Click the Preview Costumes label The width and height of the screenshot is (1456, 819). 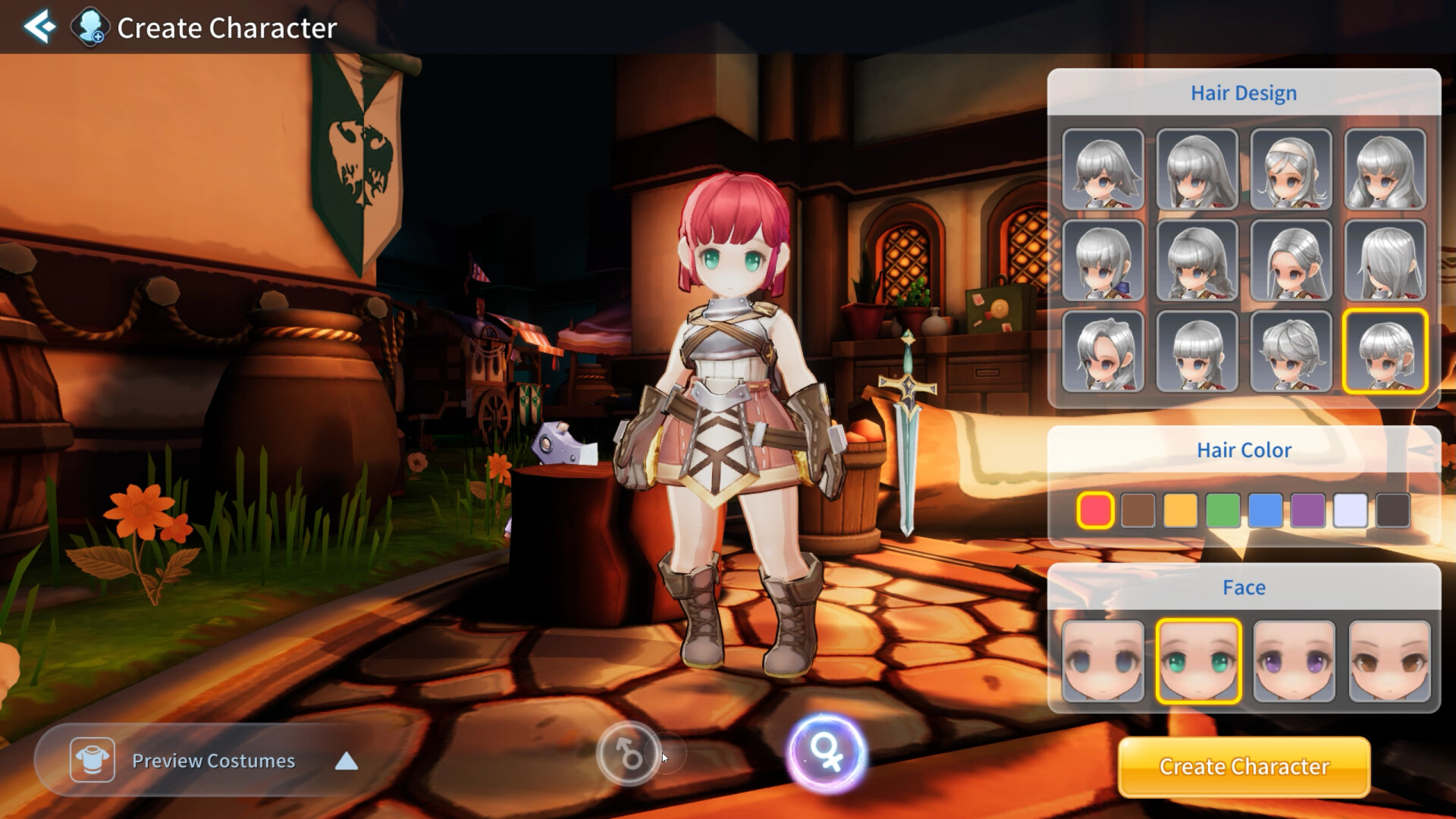[x=213, y=761]
